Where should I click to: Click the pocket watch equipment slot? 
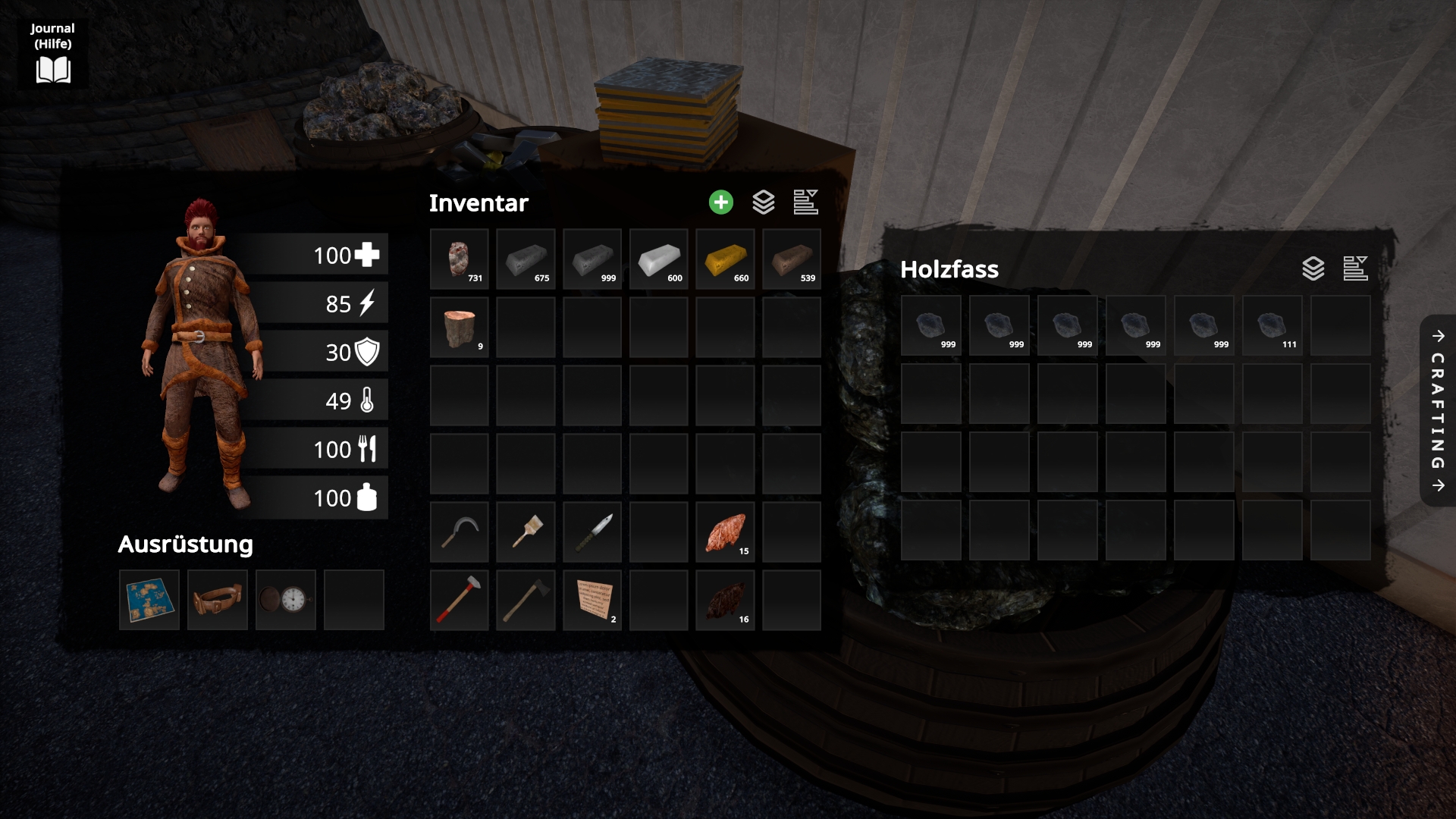pyautogui.click(x=286, y=600)
